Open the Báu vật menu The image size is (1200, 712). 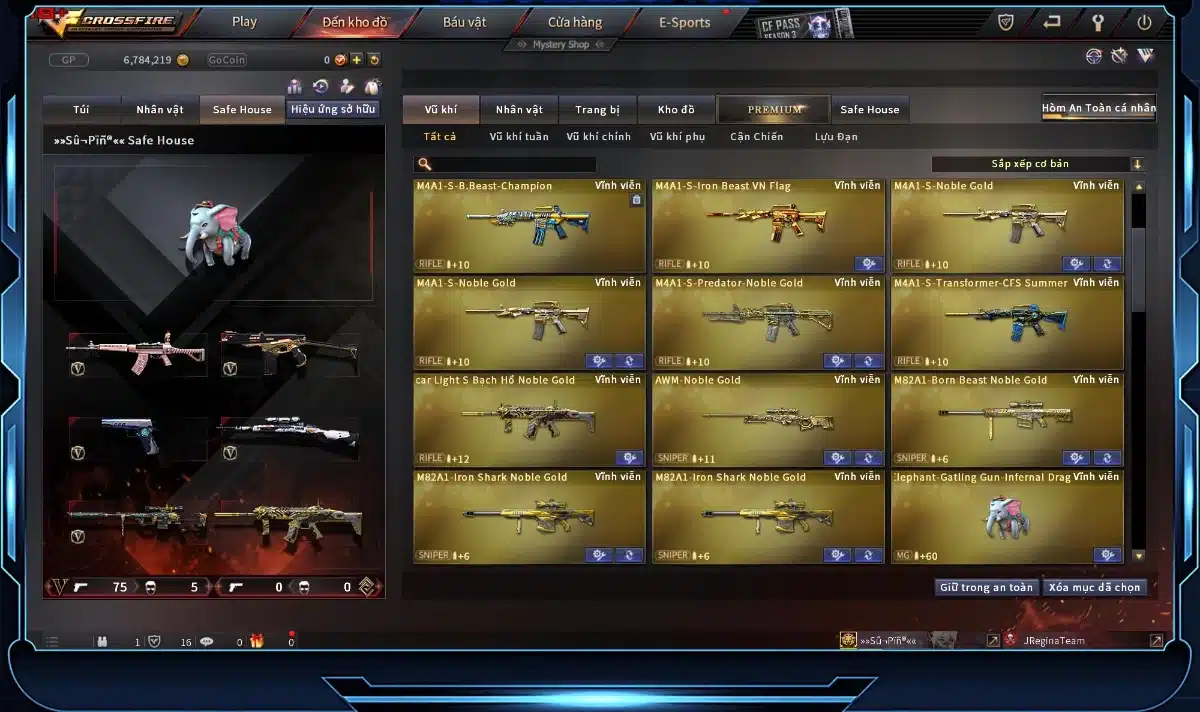[x=465, y=22]
